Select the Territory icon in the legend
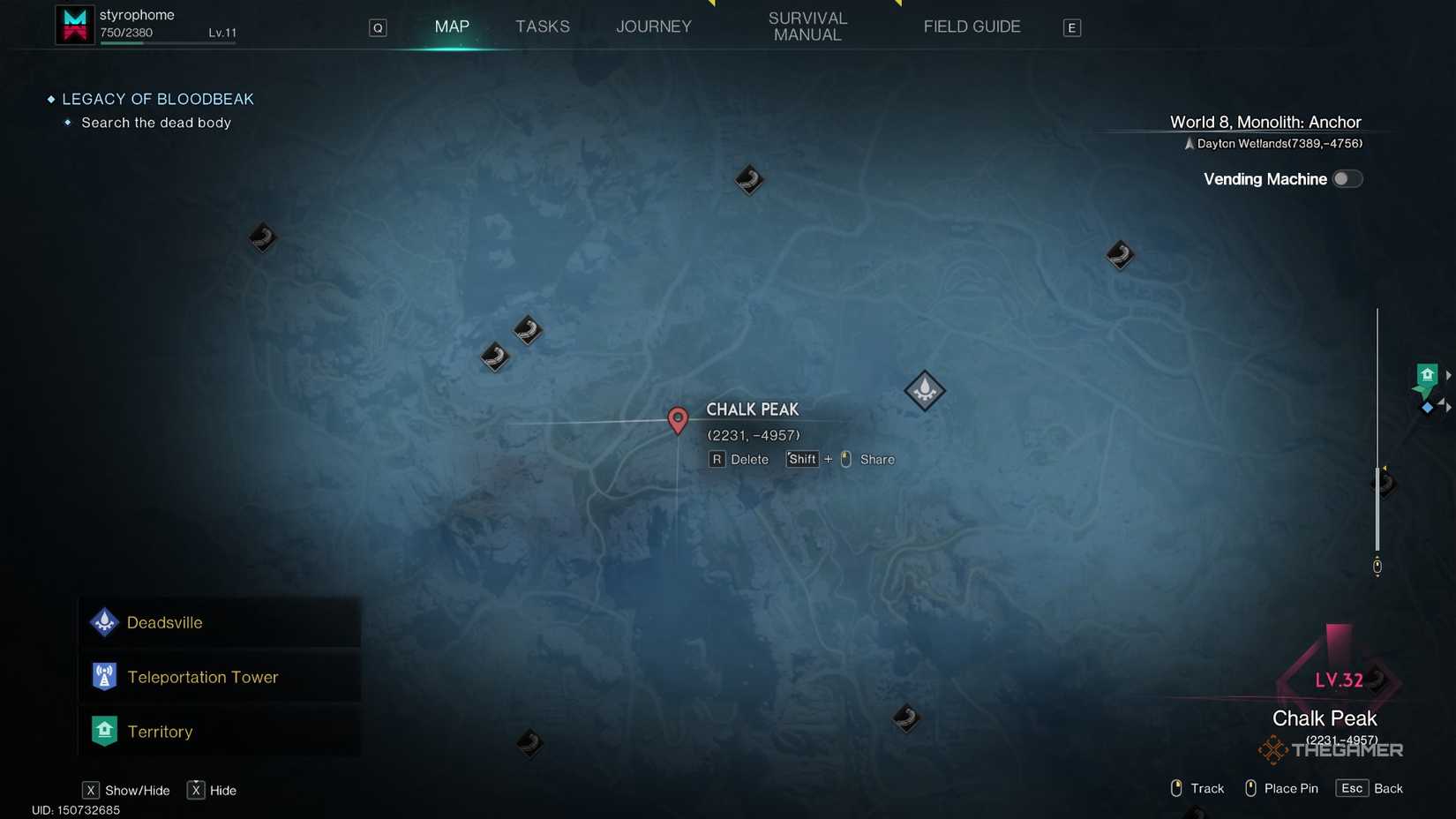 (104, 731)
